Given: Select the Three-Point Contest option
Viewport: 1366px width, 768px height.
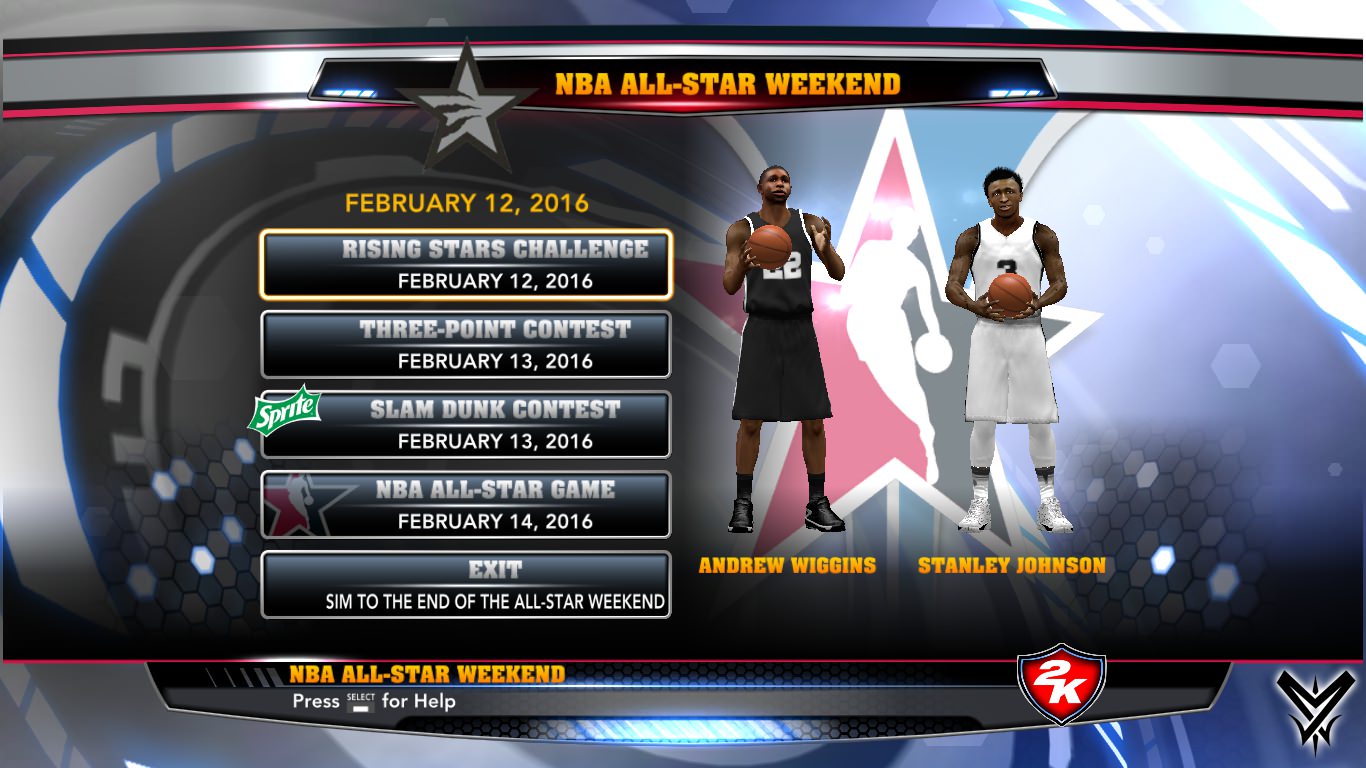Looking at the screenshot, I should (x=466, y=344).
